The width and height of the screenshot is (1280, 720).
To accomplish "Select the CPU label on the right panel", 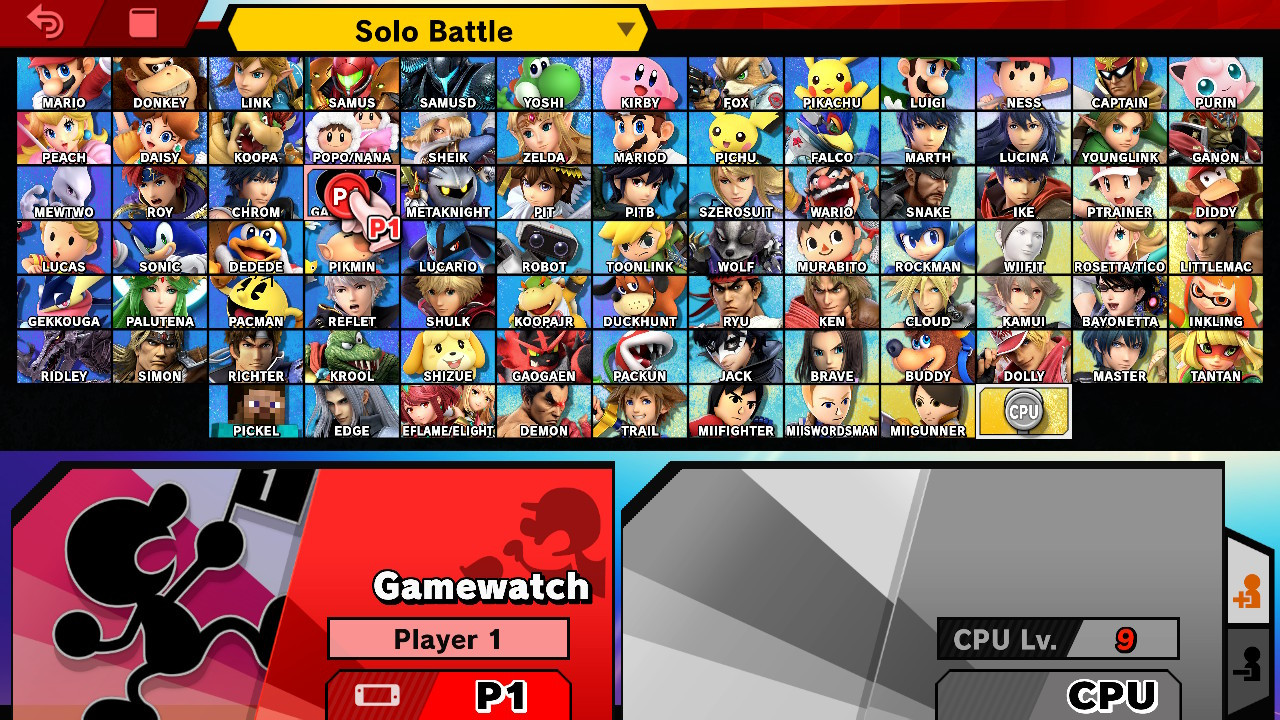I will point(1060,697).
